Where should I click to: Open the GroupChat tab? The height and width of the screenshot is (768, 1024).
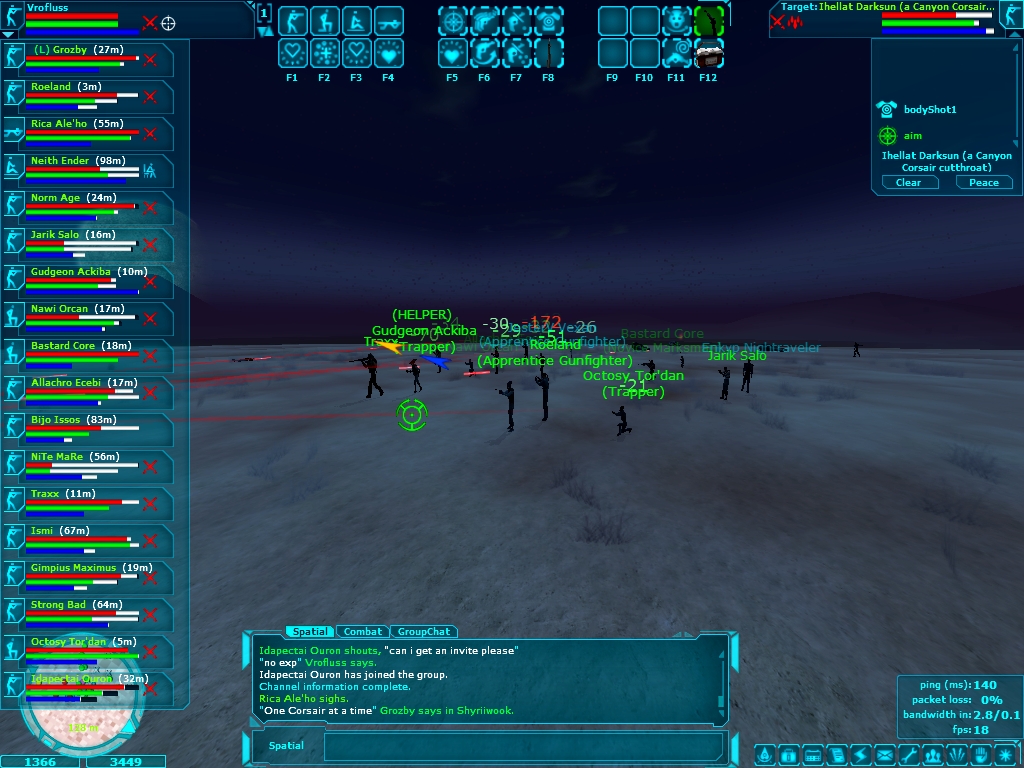coord(424,632)
